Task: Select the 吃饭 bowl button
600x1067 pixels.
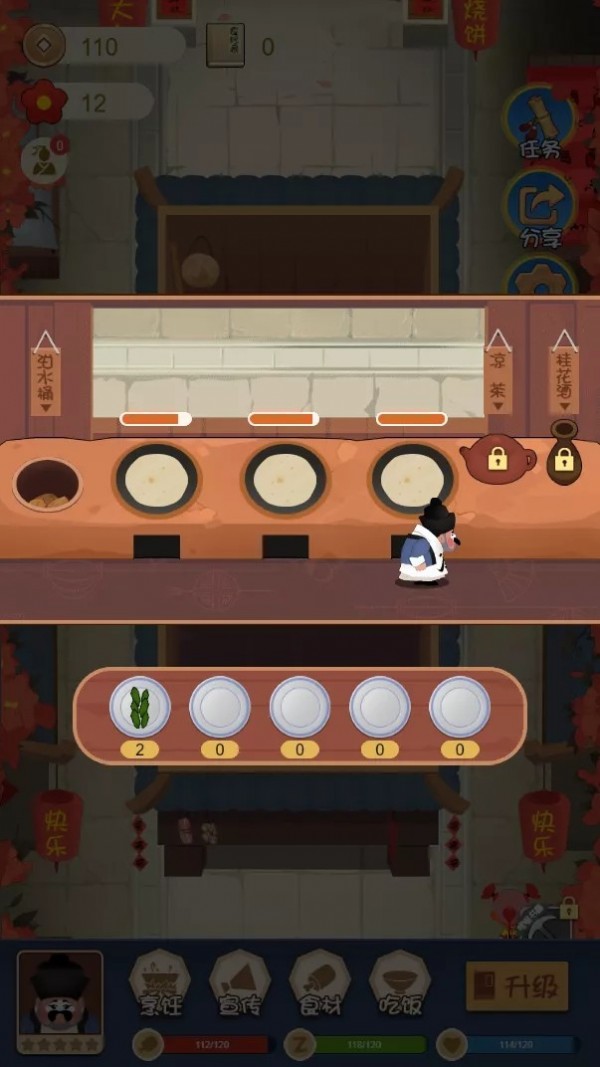Action: (x=399, y=983)
